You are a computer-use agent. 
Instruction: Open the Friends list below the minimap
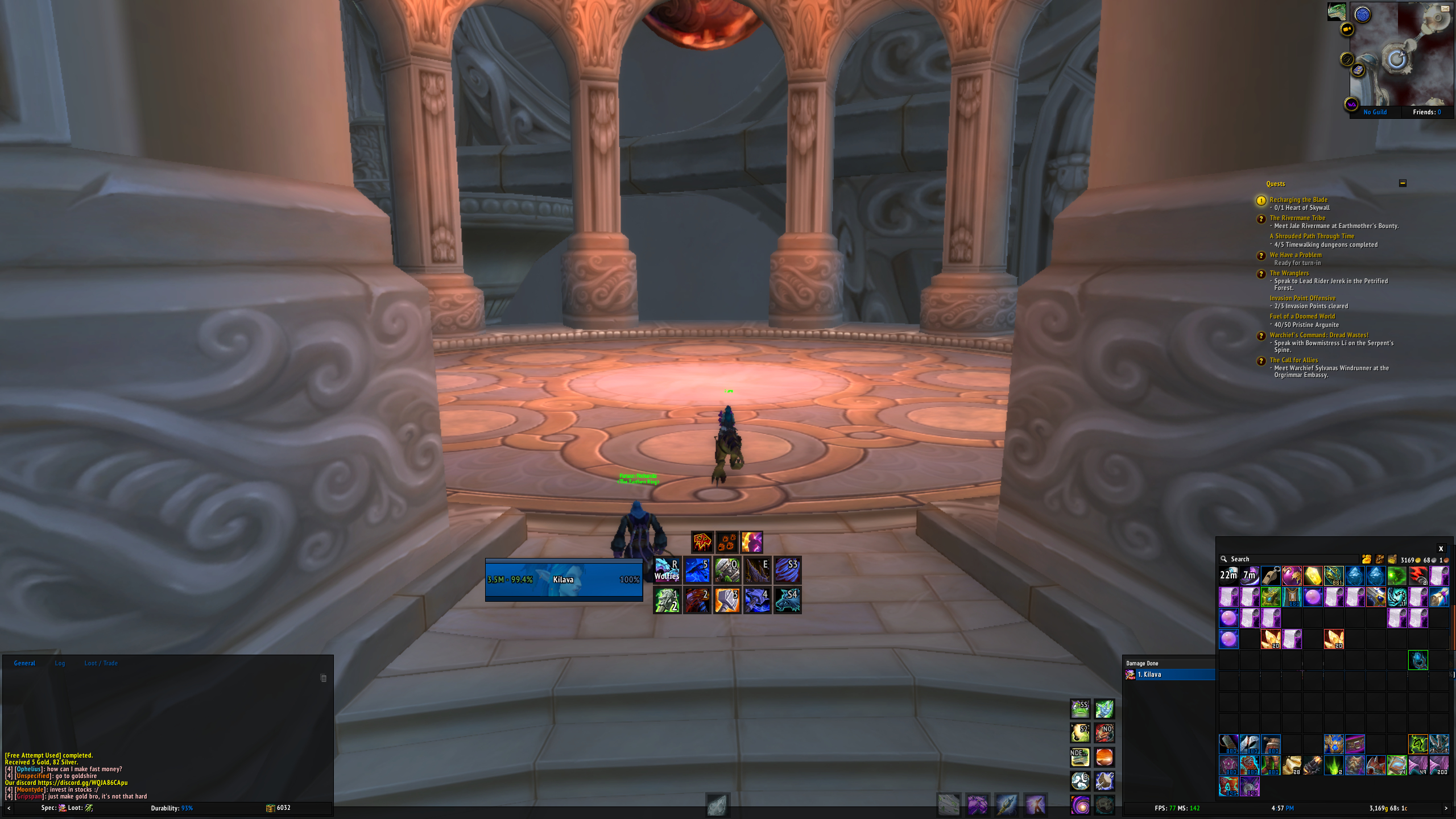point(1426,112)
